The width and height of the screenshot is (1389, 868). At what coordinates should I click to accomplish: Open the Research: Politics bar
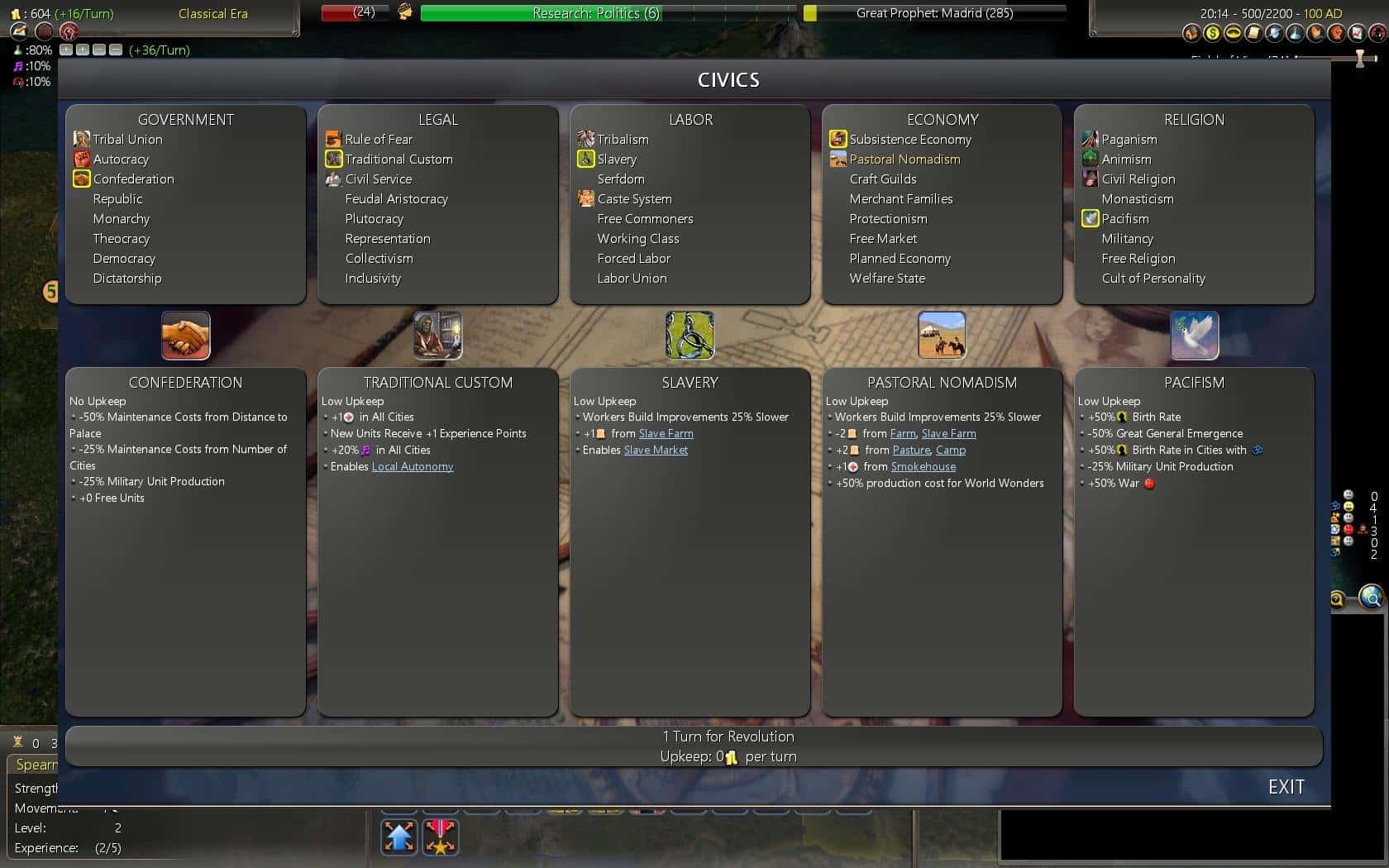597,13
